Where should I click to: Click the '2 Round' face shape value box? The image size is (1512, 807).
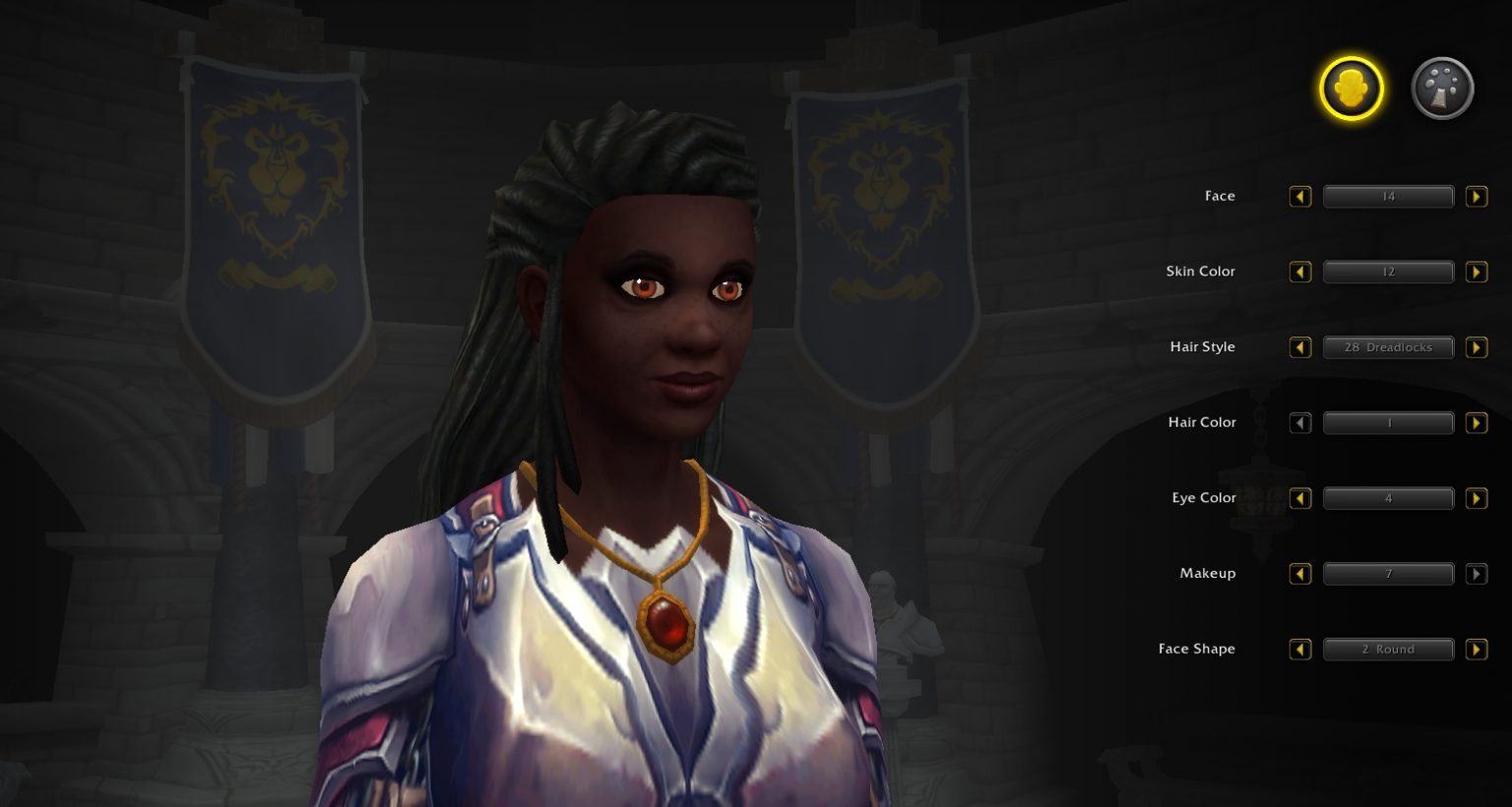click(x=1388, y=649)
